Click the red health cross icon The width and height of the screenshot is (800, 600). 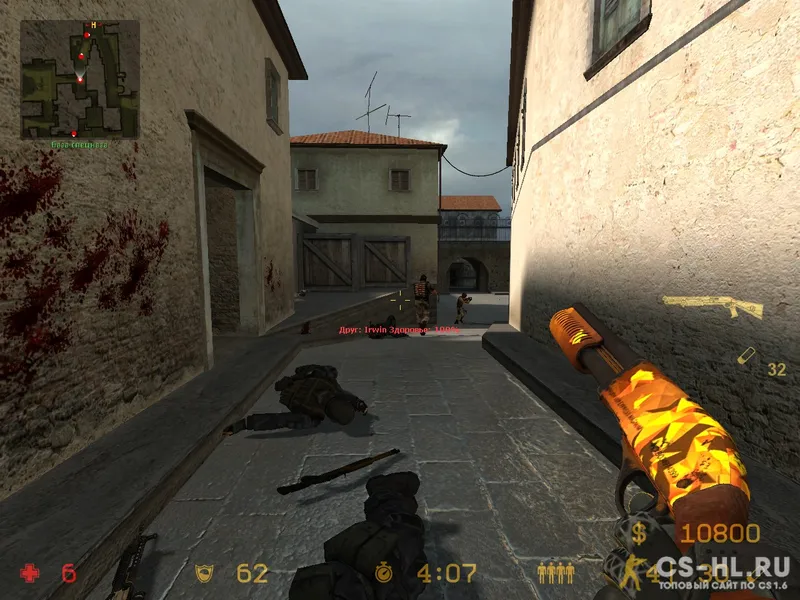31,573
